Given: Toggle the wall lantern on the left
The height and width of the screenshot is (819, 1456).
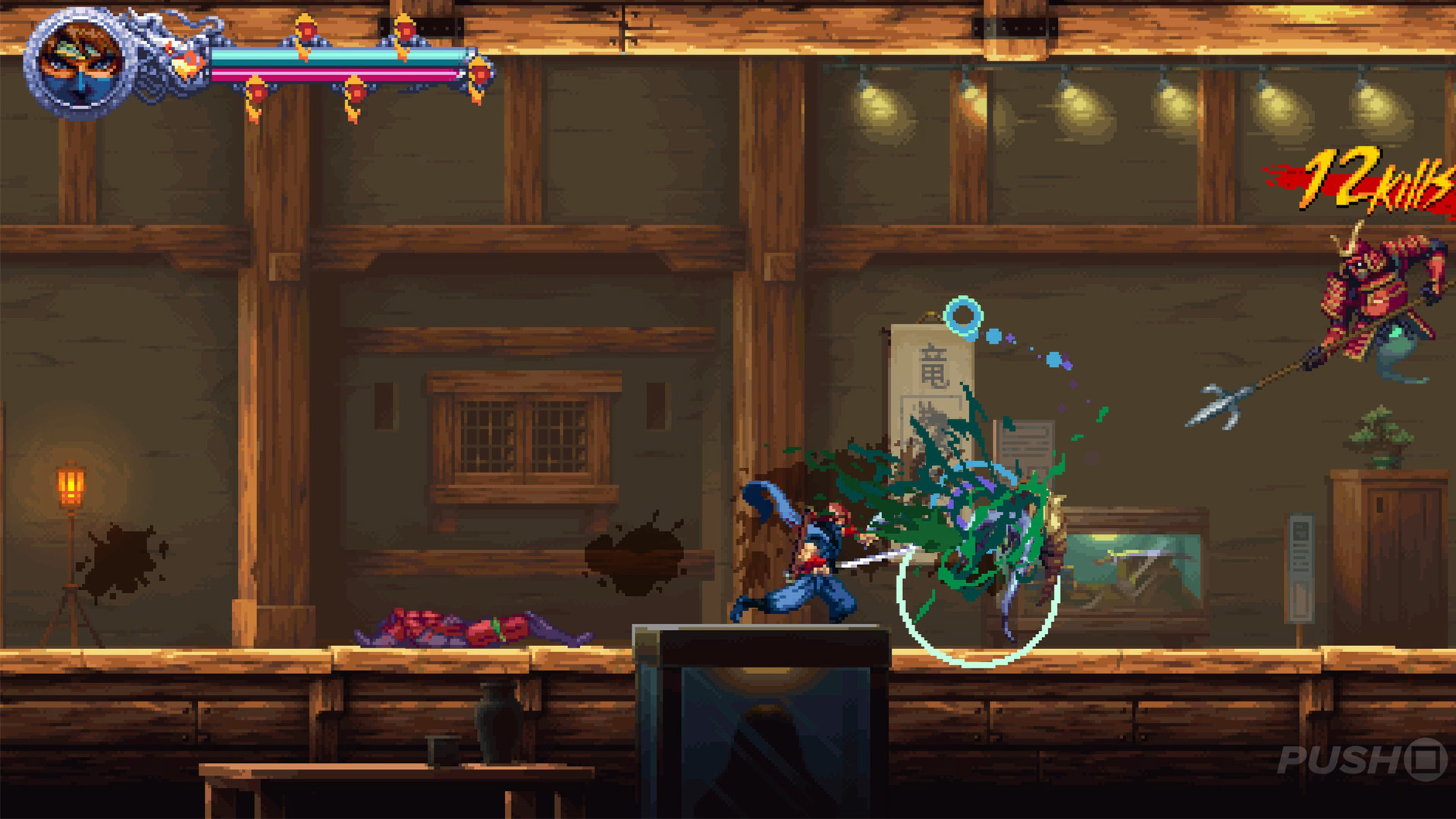Looking at the screenshot, I should coord(71,485).
